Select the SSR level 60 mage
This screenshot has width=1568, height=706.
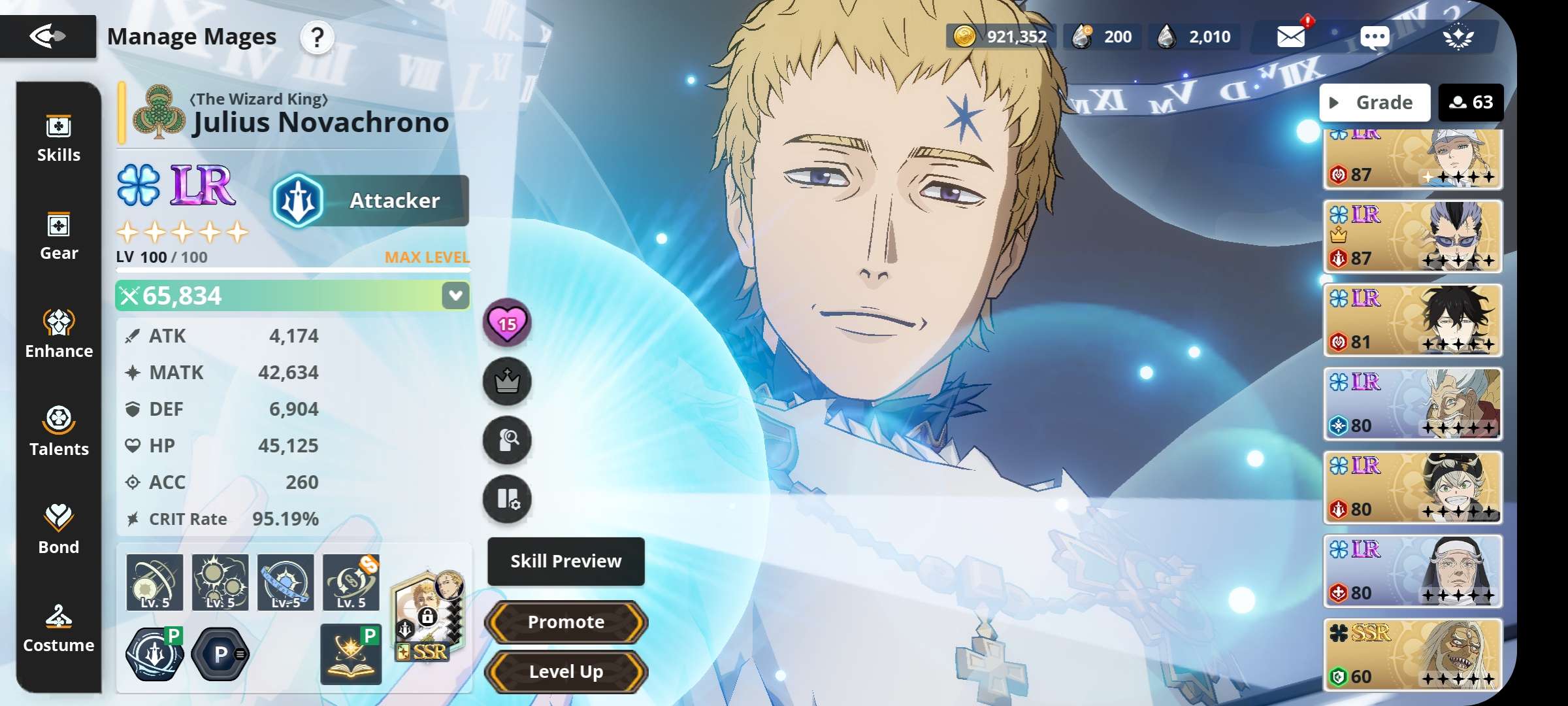(1413, 655)
